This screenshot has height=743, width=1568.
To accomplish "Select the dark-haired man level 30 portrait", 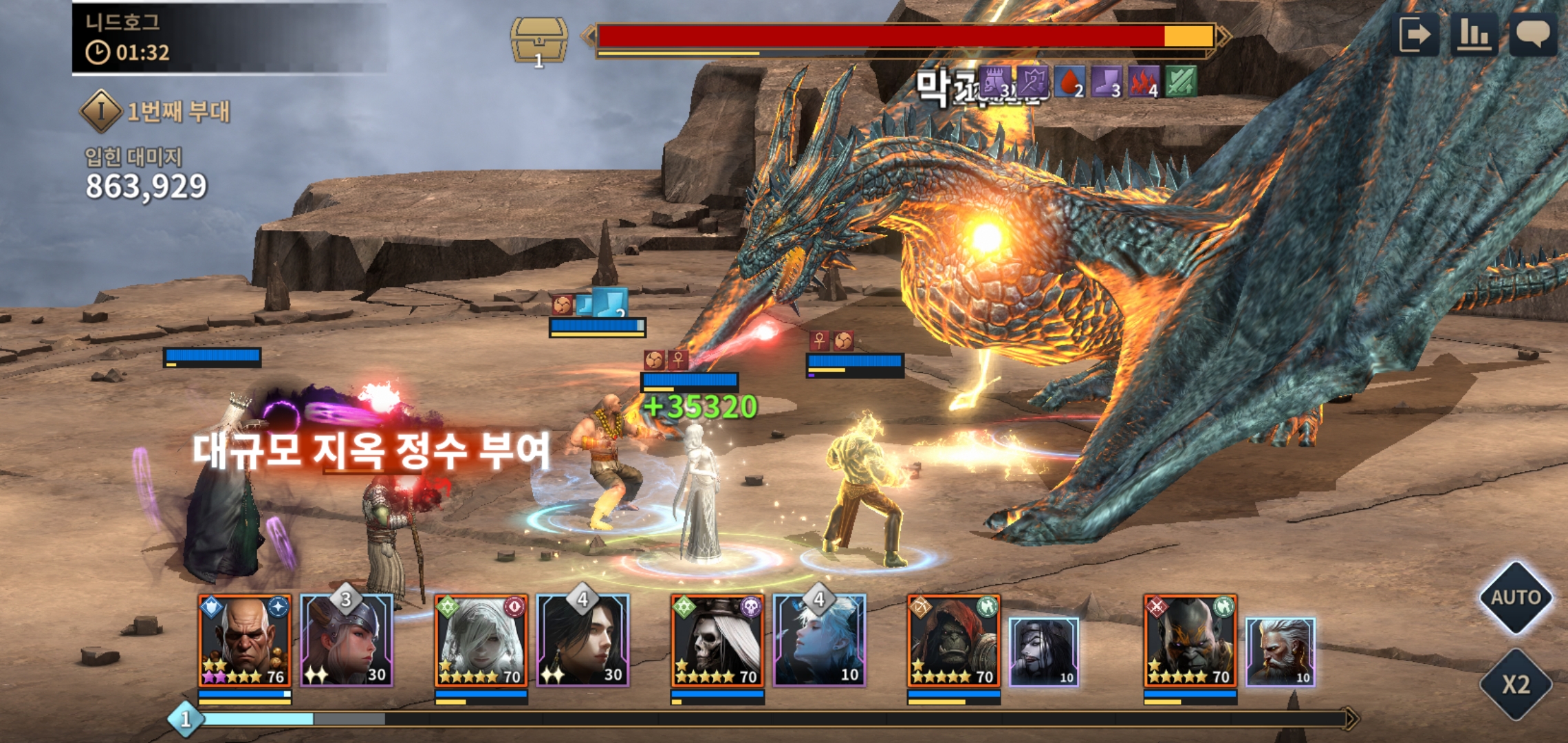I will coord(582,641).
